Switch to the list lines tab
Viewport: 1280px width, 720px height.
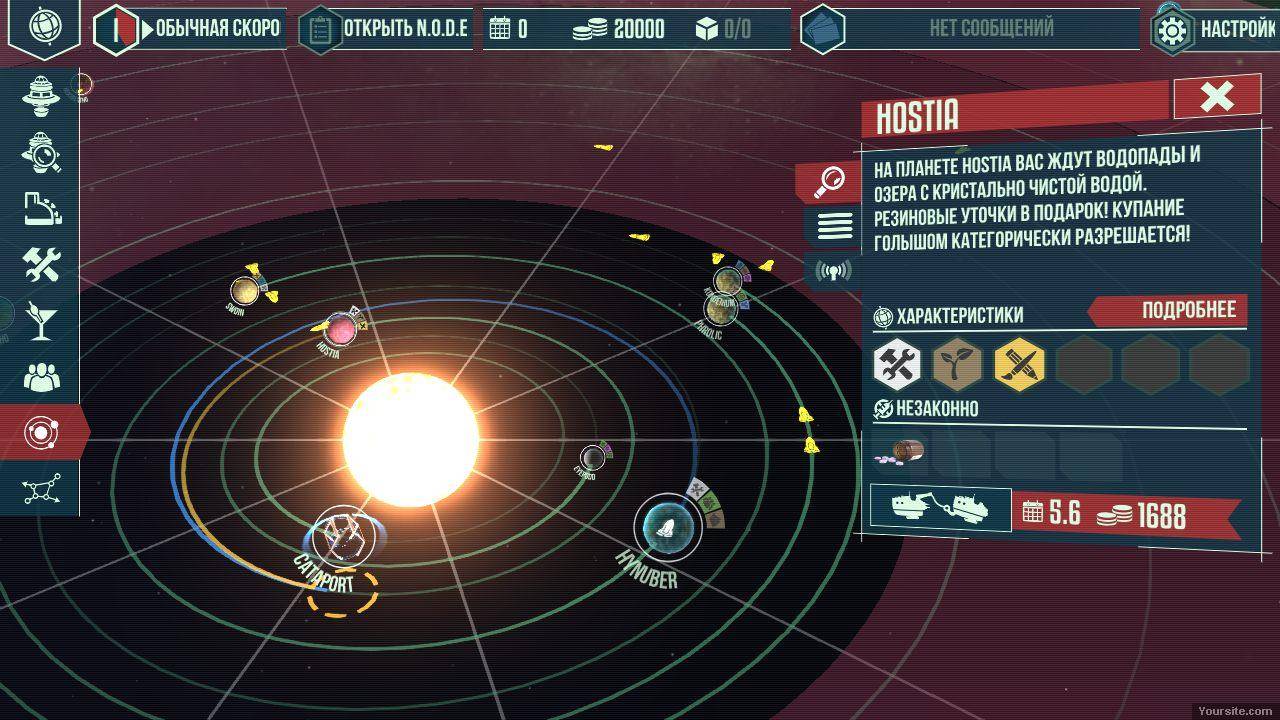[835, 226]
